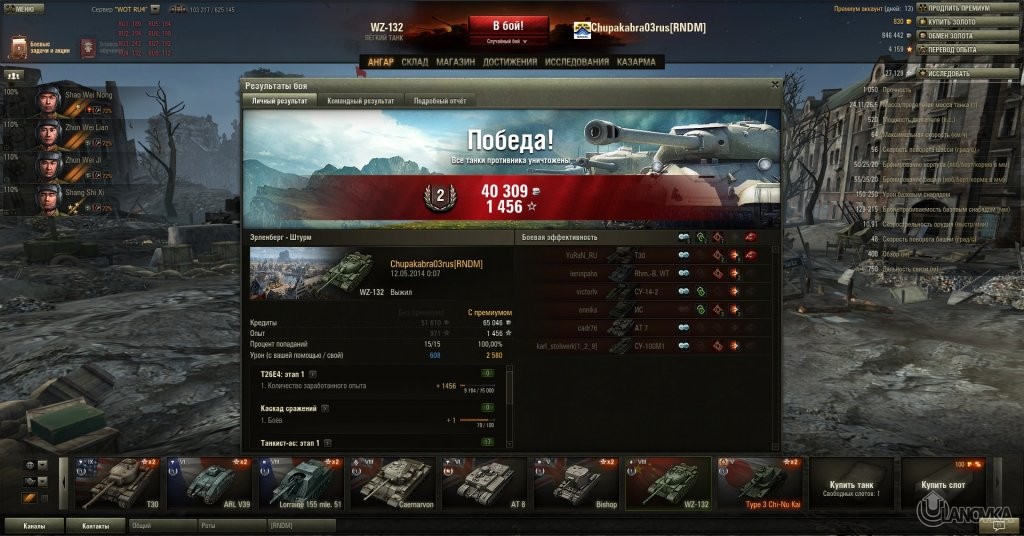Viewport: 1024px width, 536px height.
Task: Show the Казарма barracks tab
Action: point(636,62)
